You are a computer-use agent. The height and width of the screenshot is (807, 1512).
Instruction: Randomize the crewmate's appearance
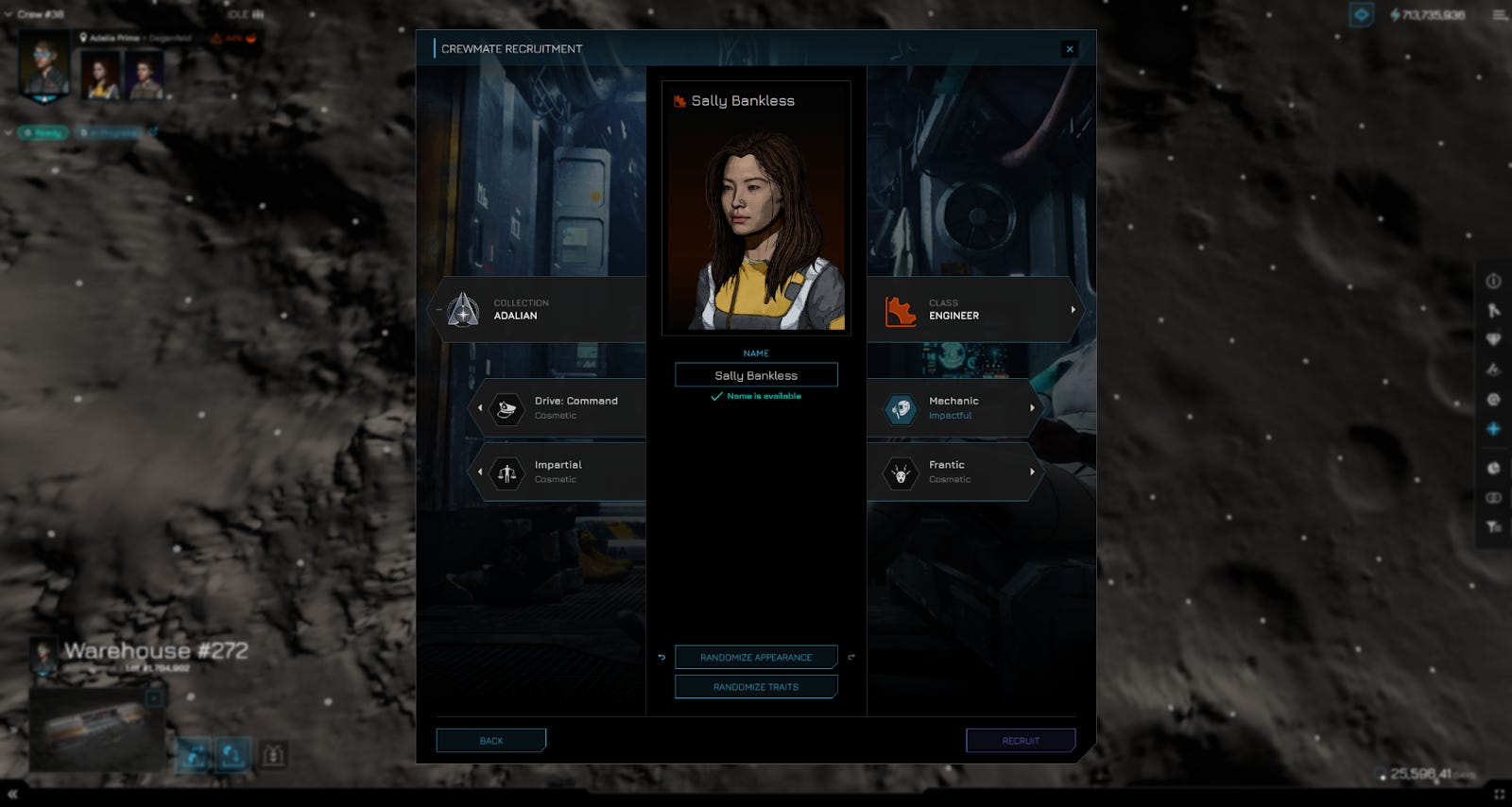pos(756,657)
